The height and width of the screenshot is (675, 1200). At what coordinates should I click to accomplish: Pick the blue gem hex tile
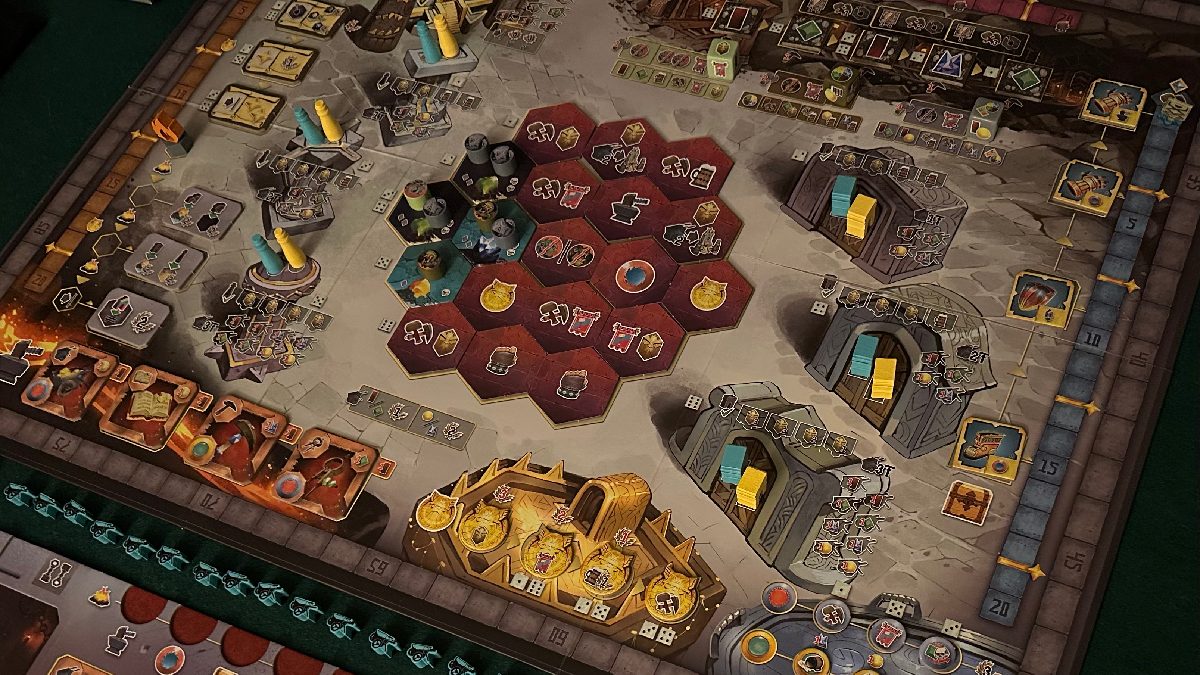click(633, 275)
